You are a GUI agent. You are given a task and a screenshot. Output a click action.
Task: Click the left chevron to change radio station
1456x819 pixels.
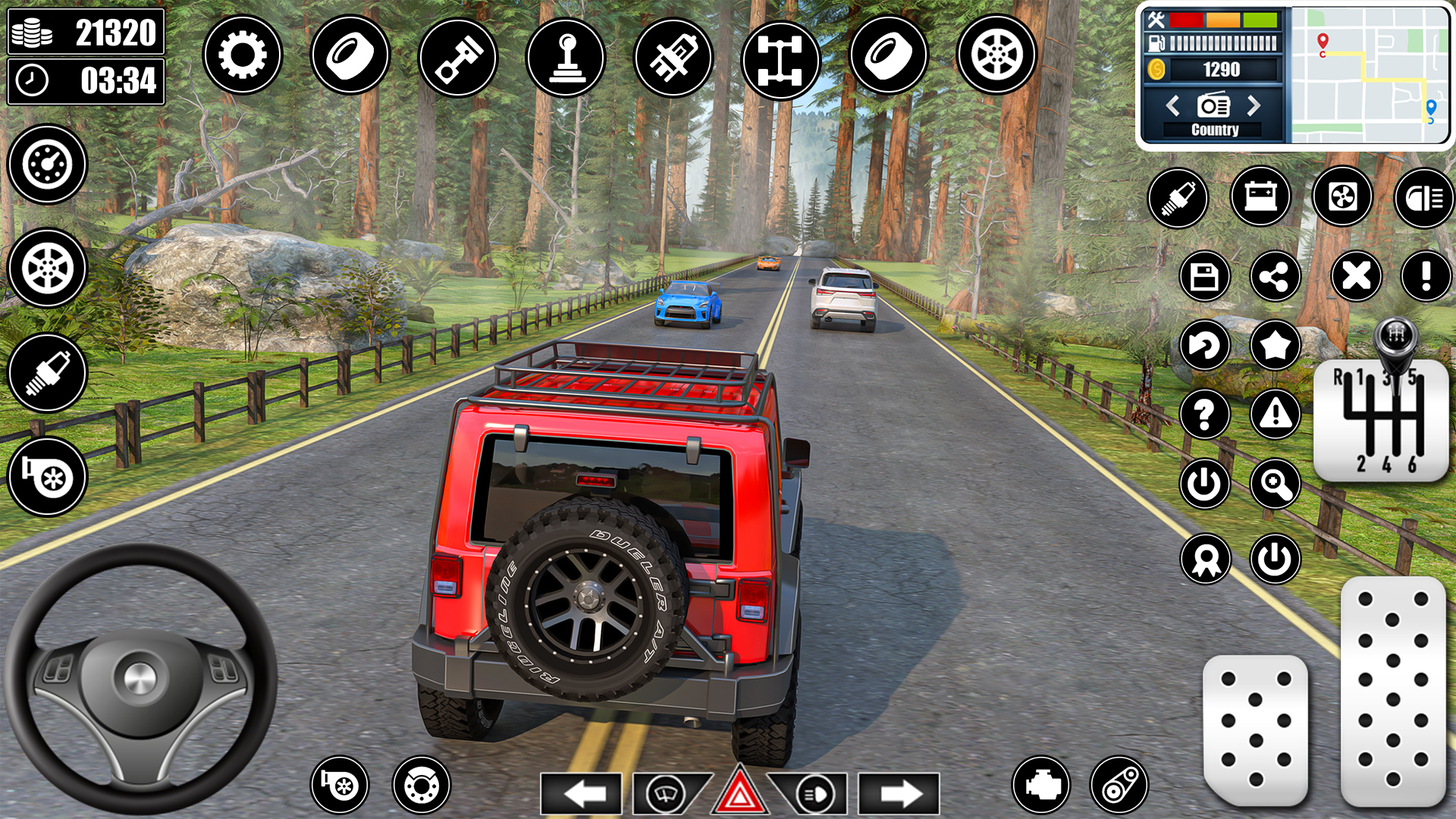click(1172, 106)
